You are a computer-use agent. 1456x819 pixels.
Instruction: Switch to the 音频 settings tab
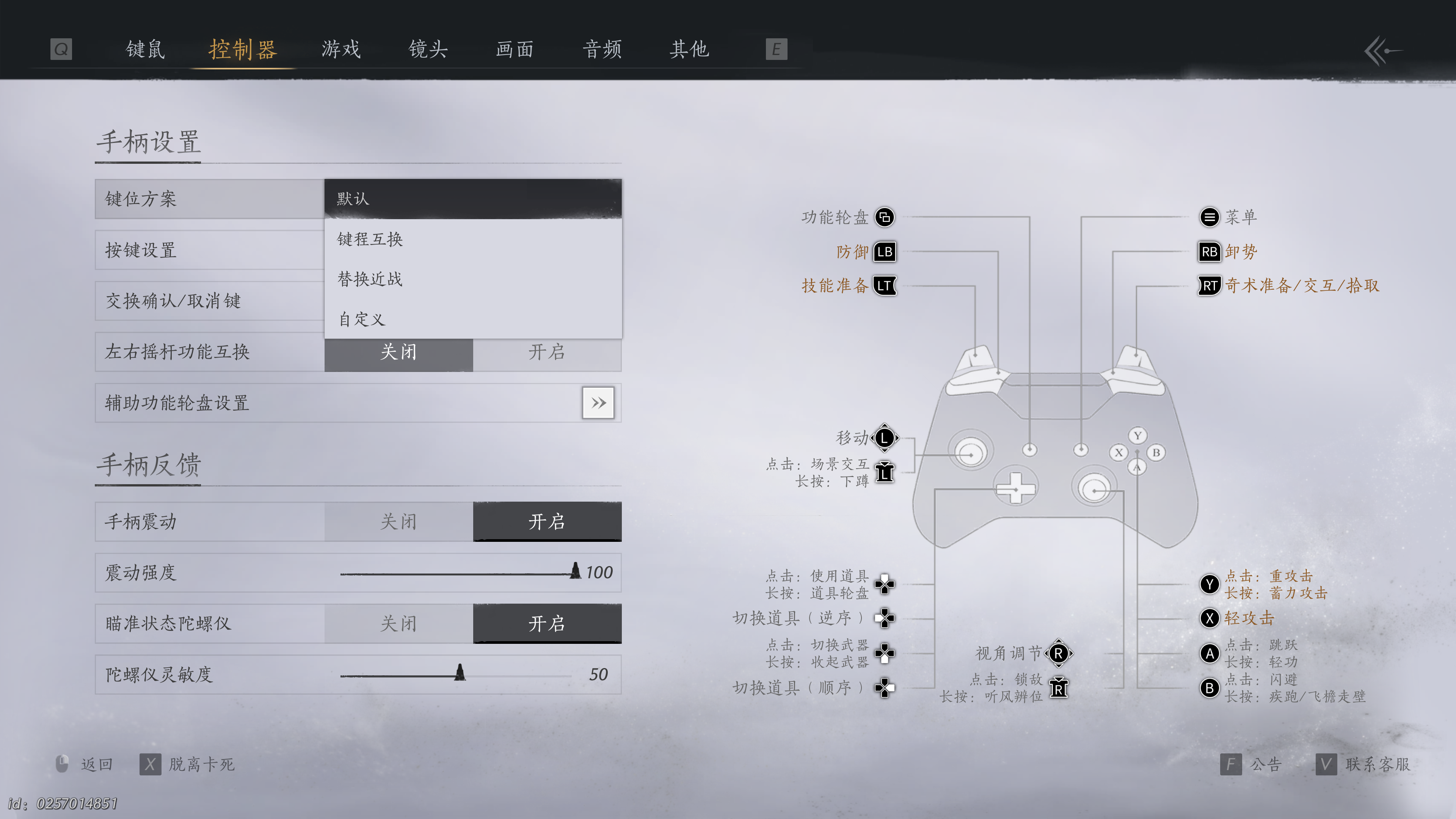coord(602,50)
